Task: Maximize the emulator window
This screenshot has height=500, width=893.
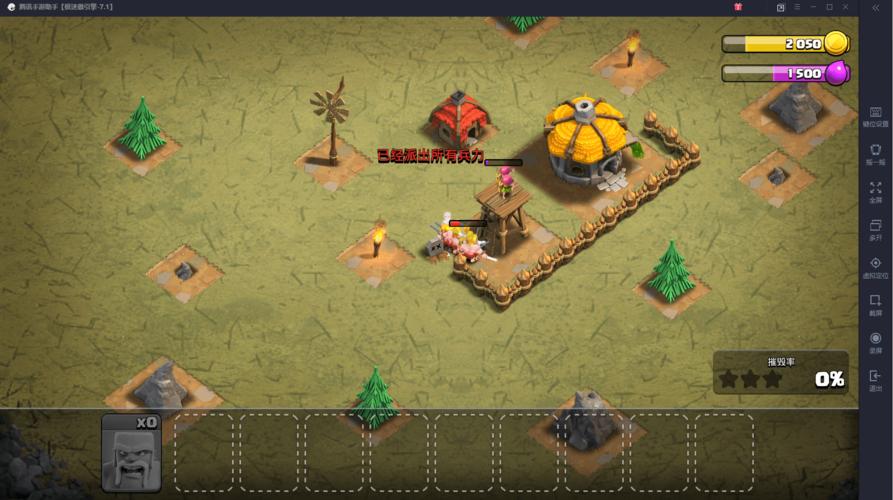Action: (828, 7)
